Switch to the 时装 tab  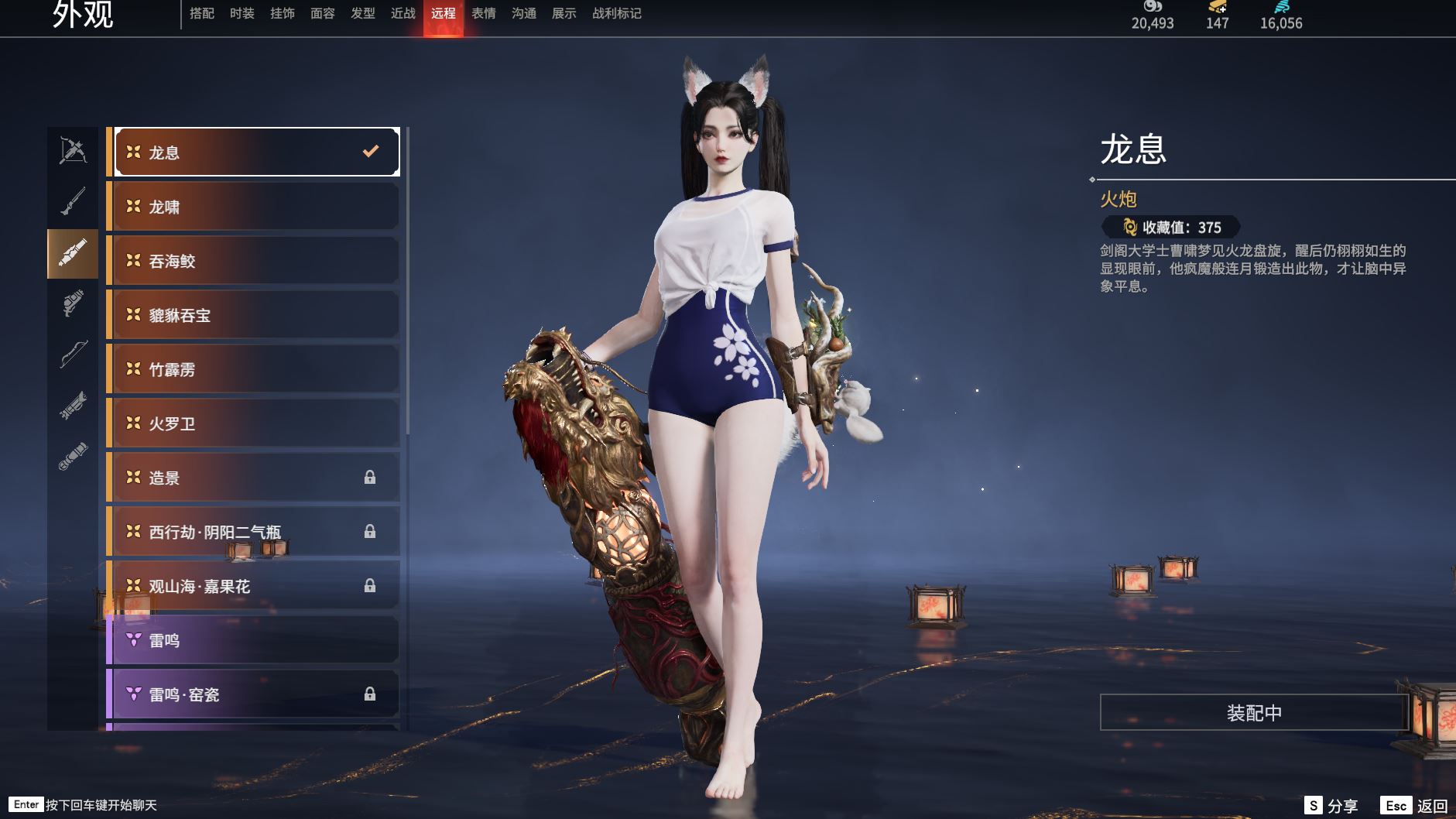point(242,13)
